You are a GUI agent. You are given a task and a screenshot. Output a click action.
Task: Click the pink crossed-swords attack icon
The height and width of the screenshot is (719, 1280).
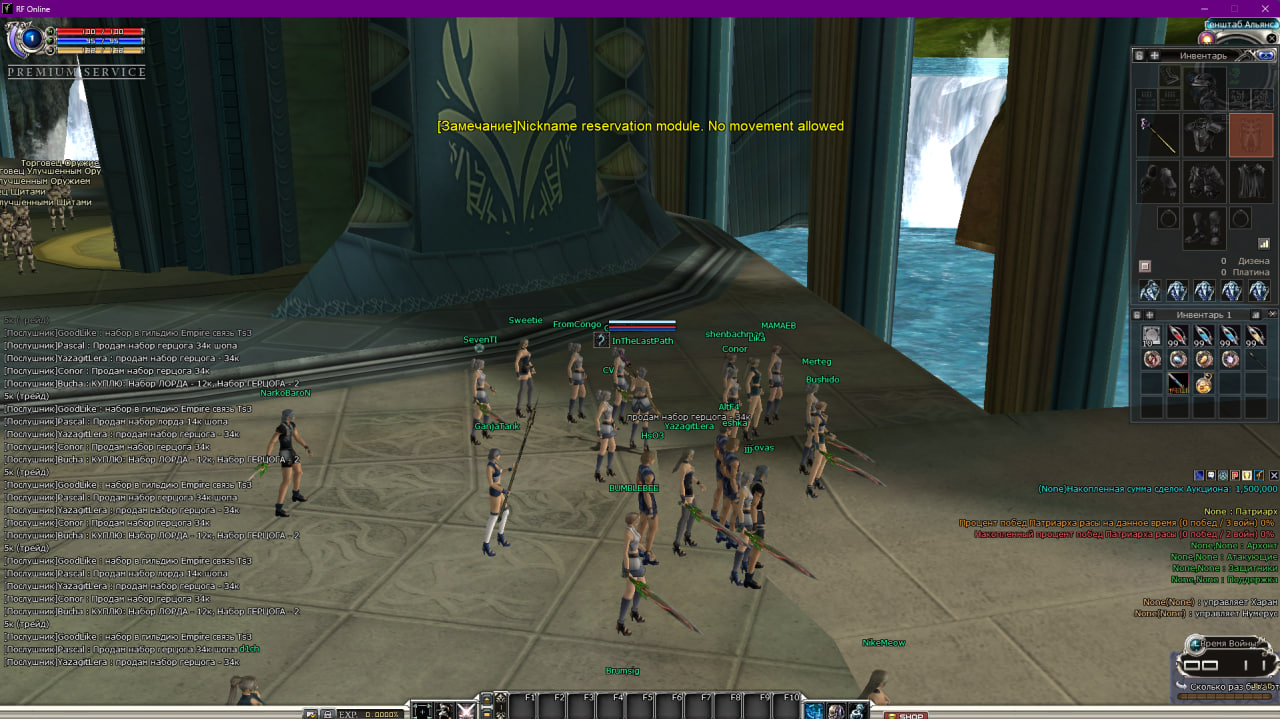click(x=466, y=711)
